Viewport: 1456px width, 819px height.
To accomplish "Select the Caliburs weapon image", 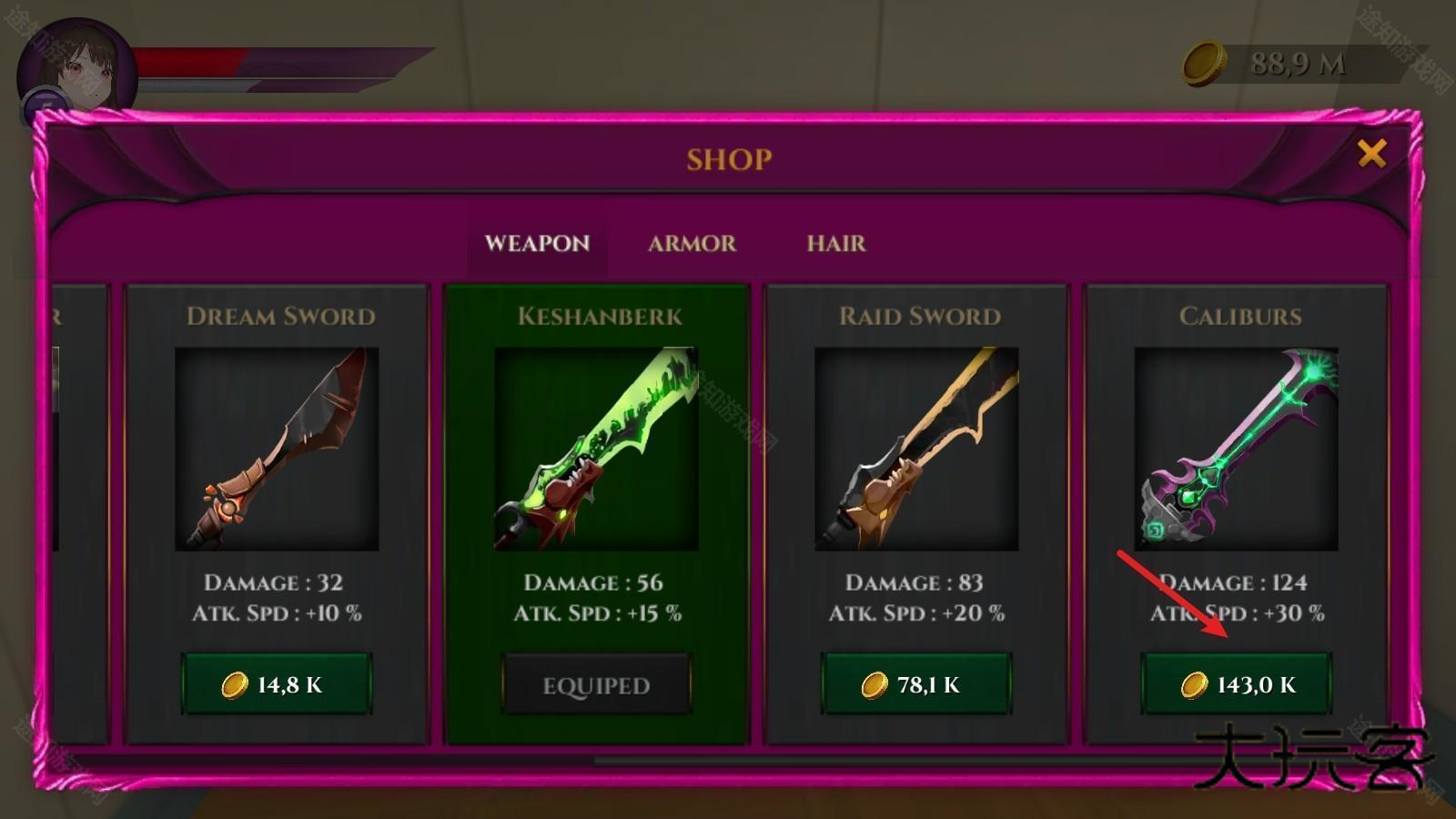I will coord(1236,449).
